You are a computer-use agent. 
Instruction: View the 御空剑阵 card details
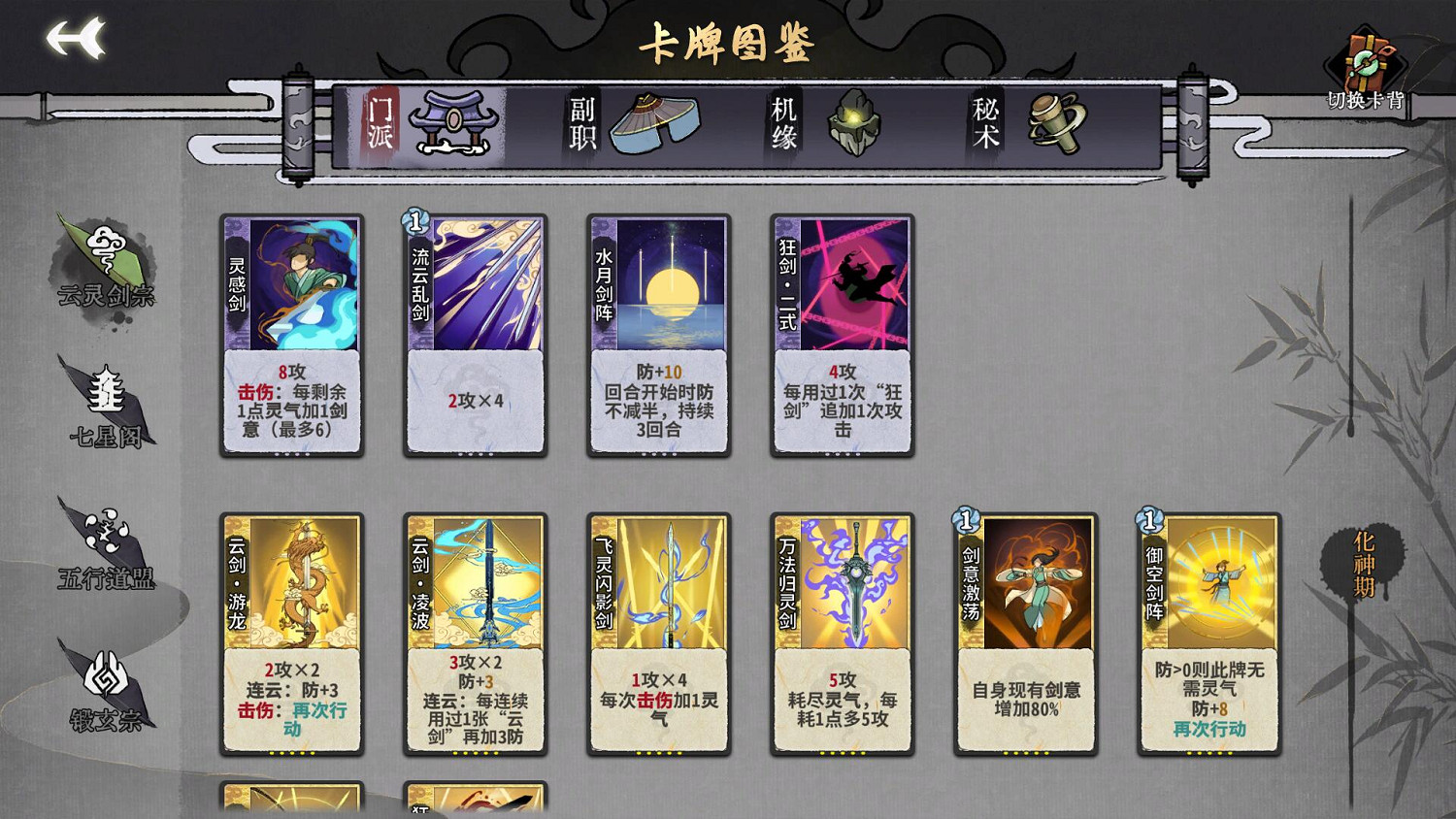click(1207, 631)
